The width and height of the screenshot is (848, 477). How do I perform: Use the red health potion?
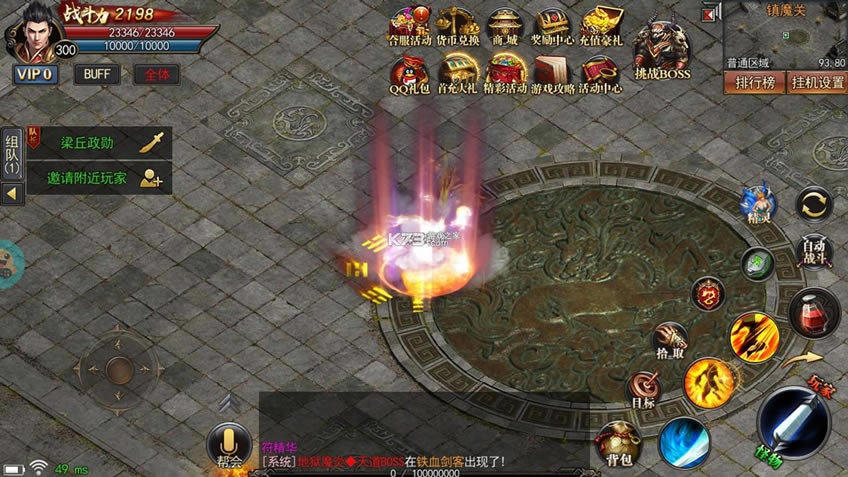click(814, 312)
